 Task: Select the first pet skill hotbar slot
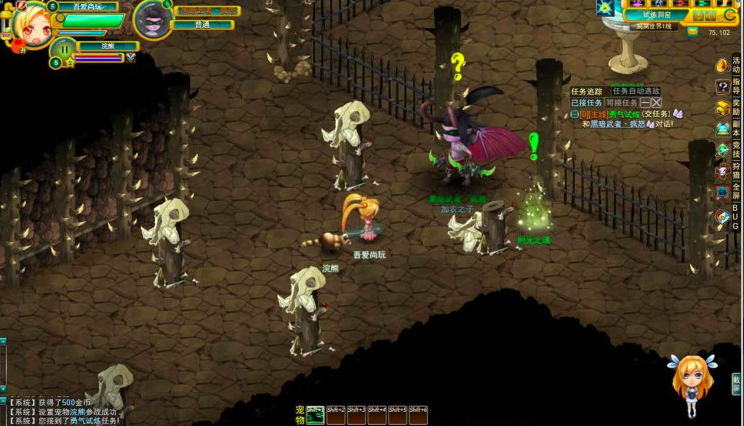(x=315, y=414)
